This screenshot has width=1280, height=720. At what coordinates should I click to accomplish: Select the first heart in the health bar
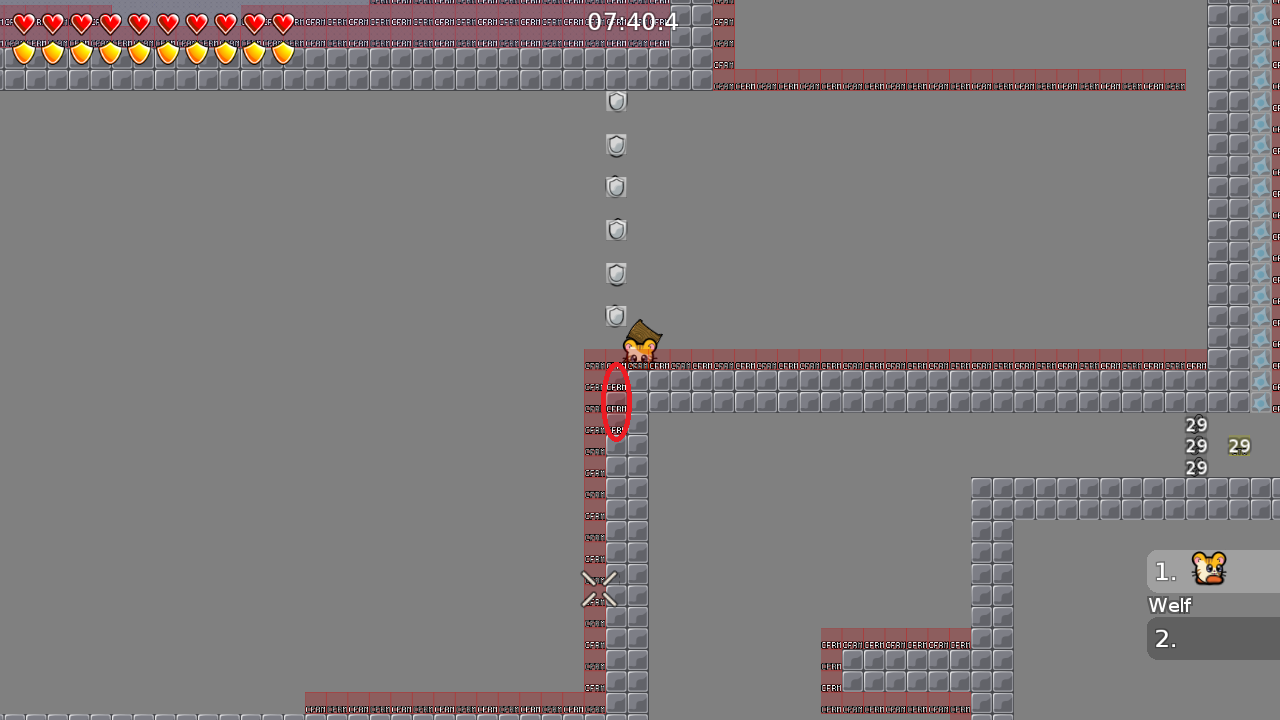click(x=23, y=22)
